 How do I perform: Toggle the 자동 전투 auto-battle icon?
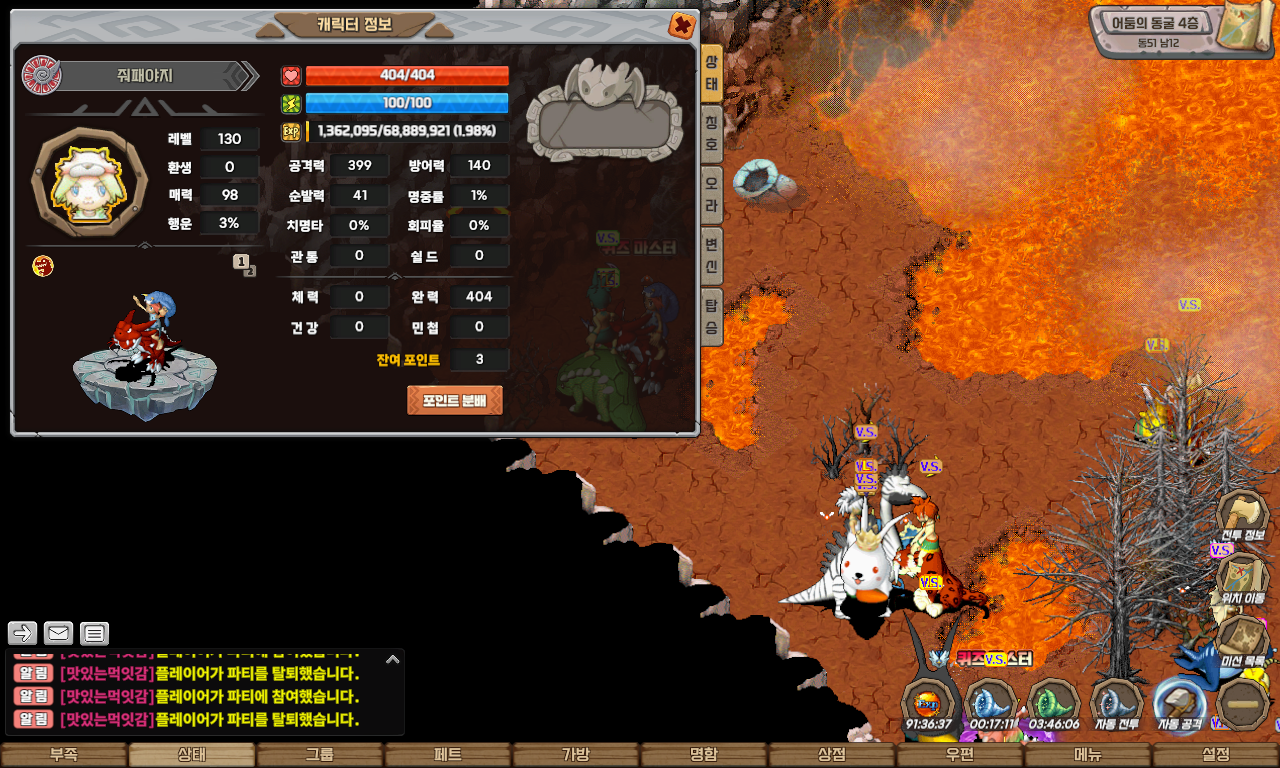click(x=1116, y=703)
